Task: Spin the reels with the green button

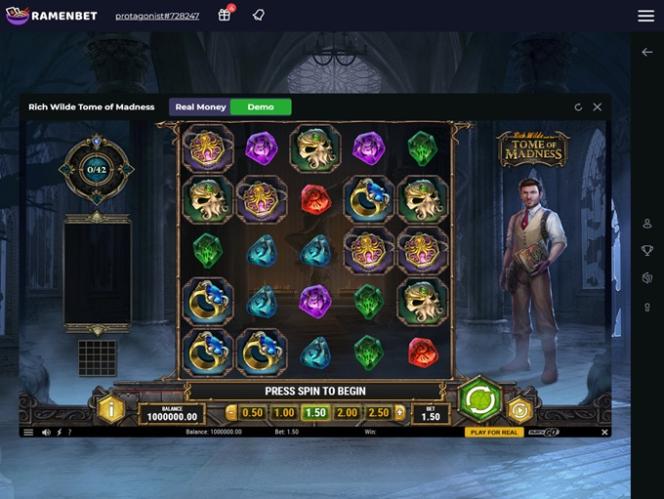Action: [x=480, y=400]
